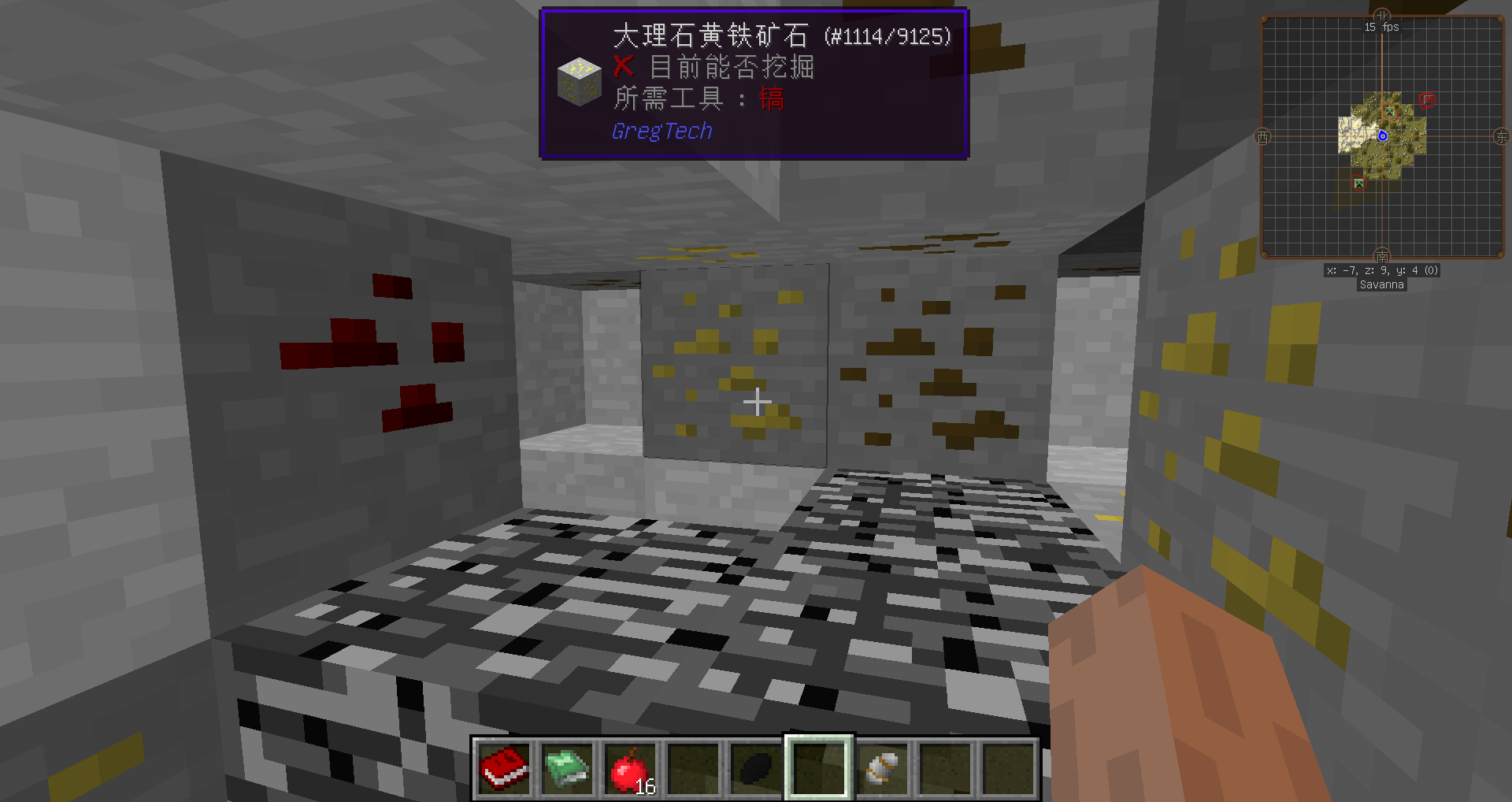The height and width of the screenshot is (802, 1512).
Task: Click the 南 south compass marker on minimap
Action: click(1383, 257)
